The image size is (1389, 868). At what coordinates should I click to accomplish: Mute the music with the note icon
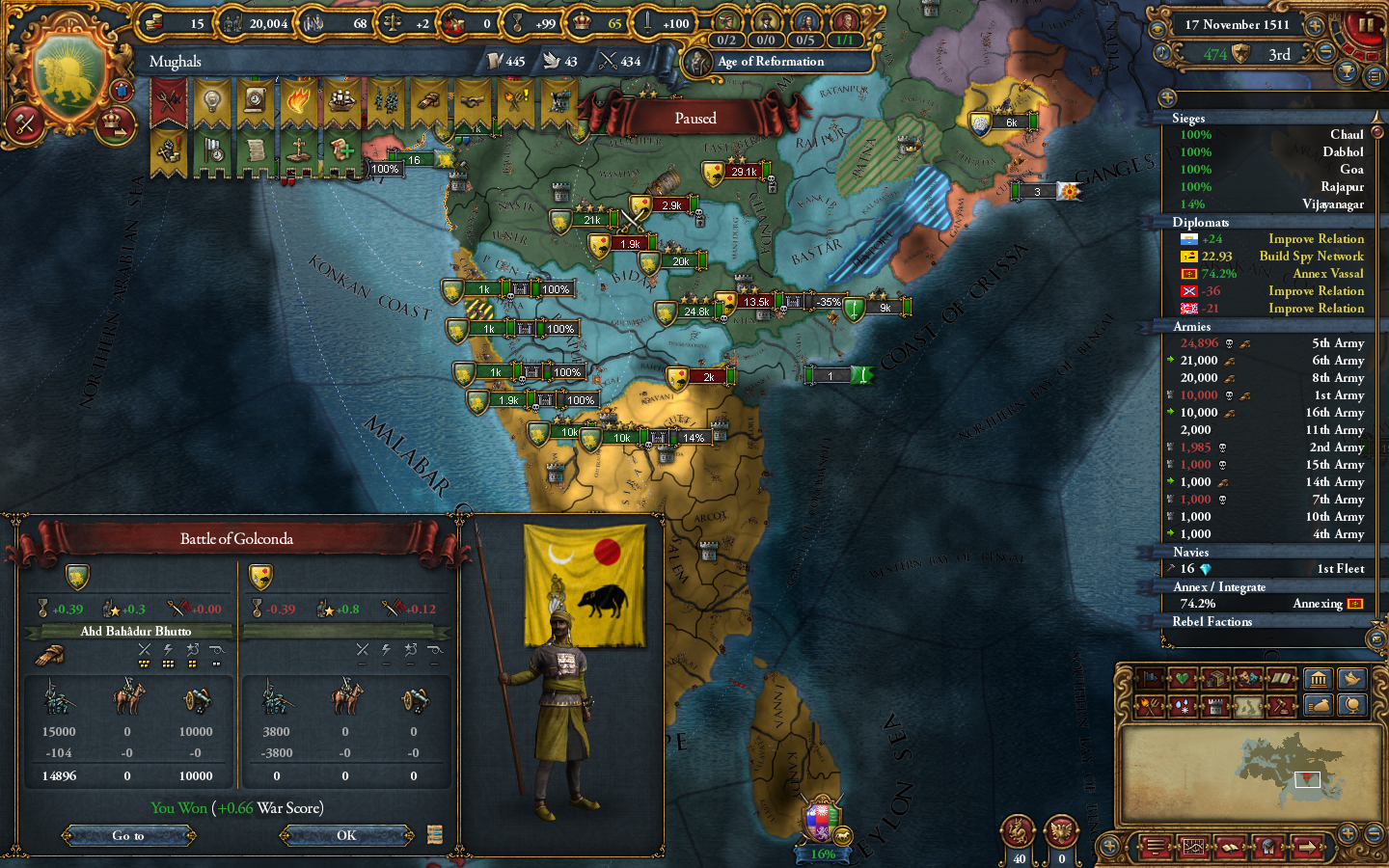click(x=1162, y=53)
